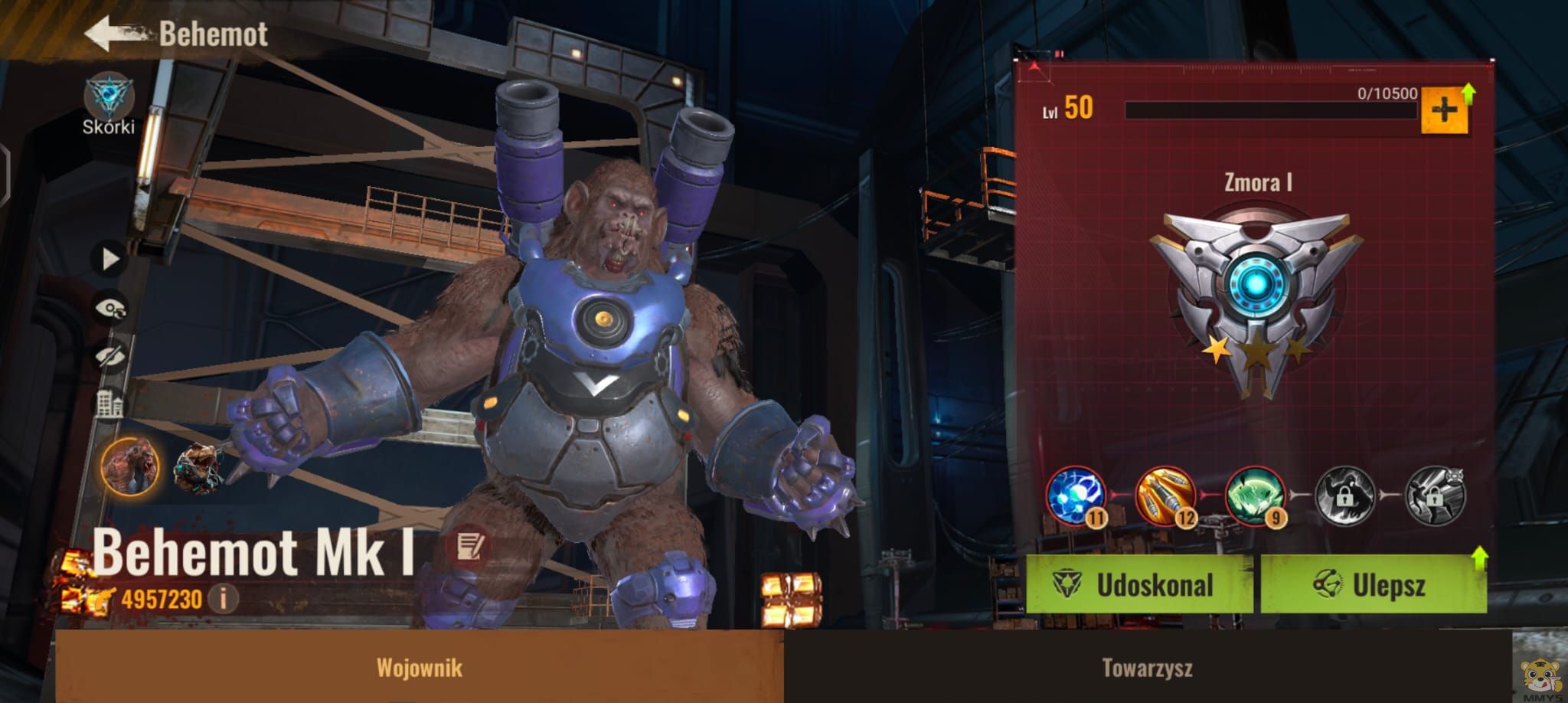This screenshot has width=1568, height=703.
Task: Select the green shield skill, level 9
Action: click(1255, 497)
